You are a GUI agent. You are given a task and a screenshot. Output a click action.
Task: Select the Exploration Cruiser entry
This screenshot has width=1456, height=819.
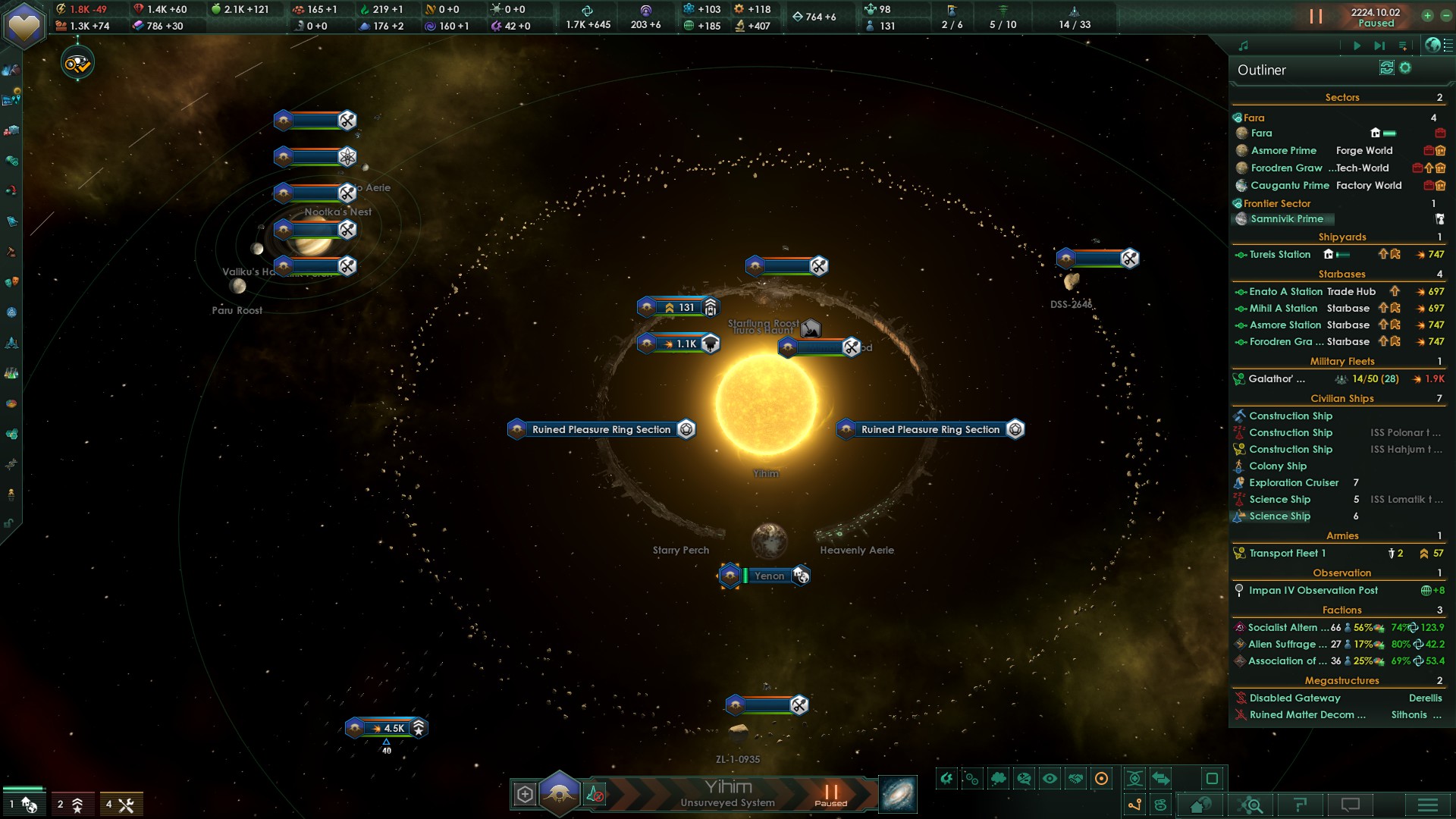[1294, 482]
